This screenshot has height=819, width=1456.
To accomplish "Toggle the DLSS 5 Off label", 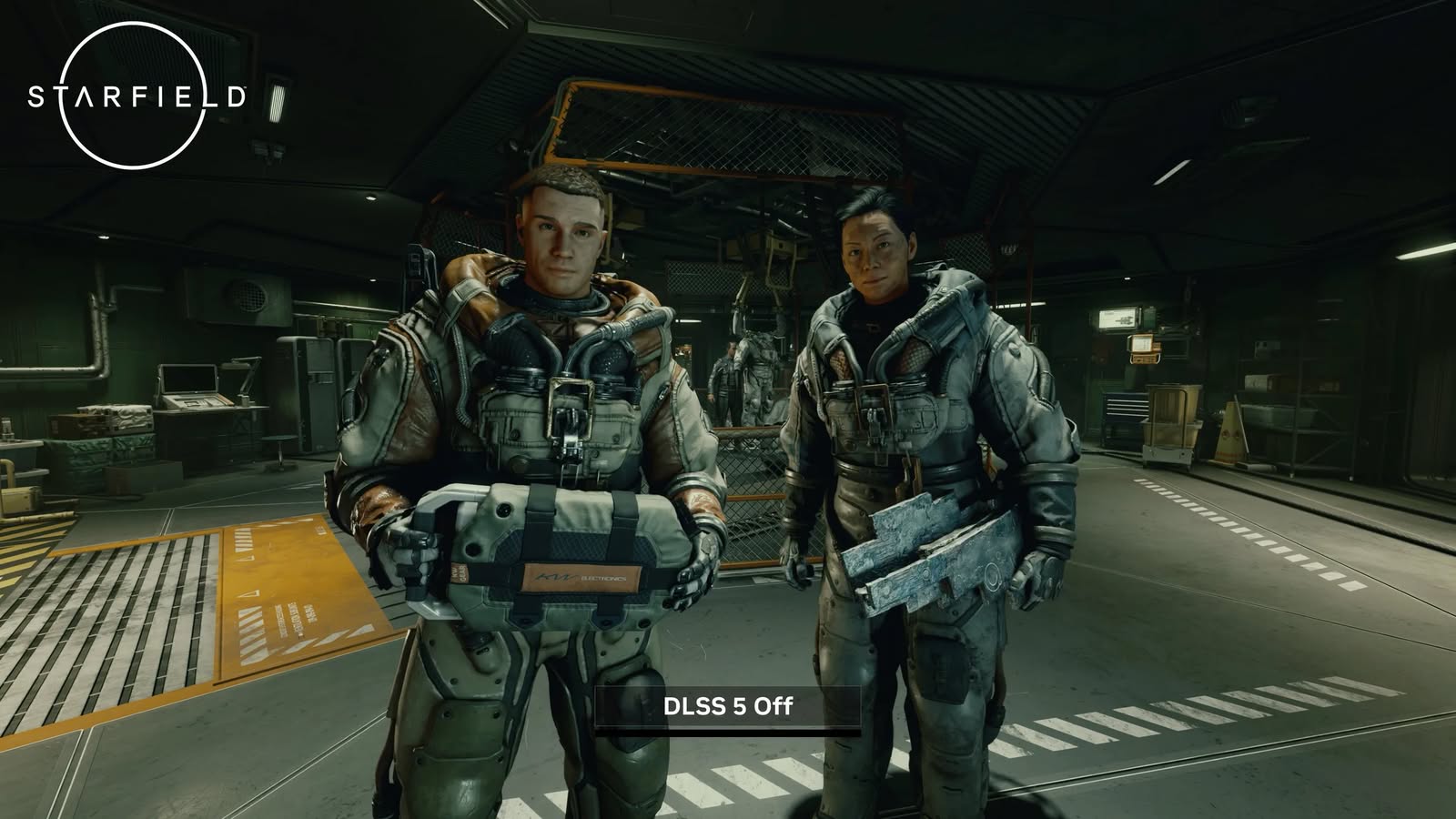I will (727, 707).
